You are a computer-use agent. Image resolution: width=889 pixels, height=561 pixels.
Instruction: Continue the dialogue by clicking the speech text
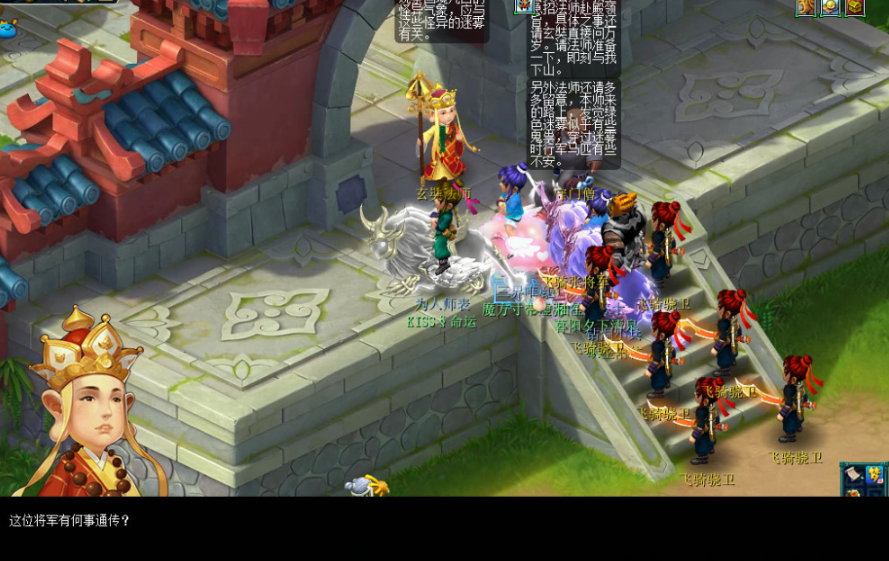[x=70, y=521]
